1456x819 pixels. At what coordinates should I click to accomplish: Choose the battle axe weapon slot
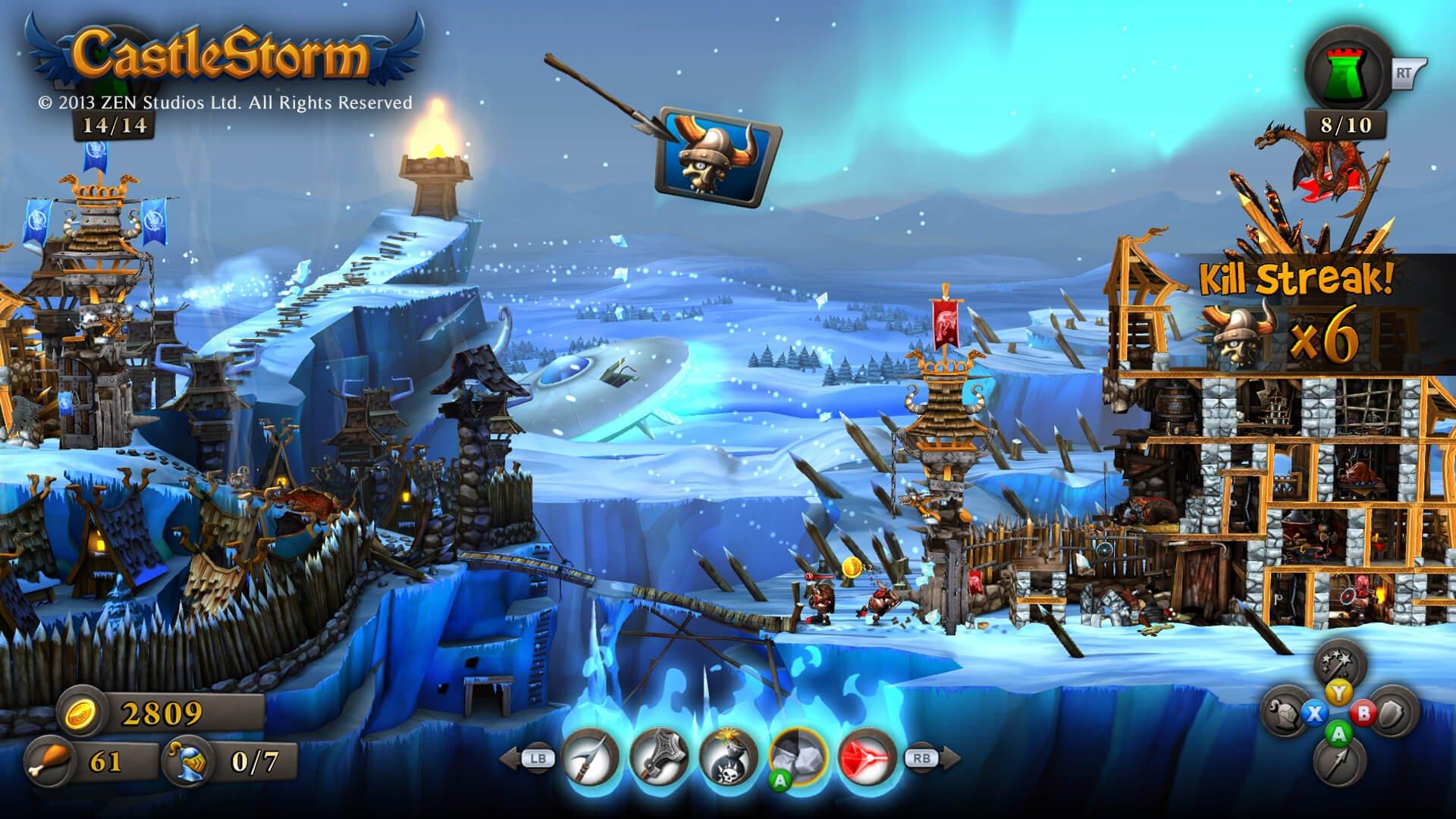click(x=658, y=757)
